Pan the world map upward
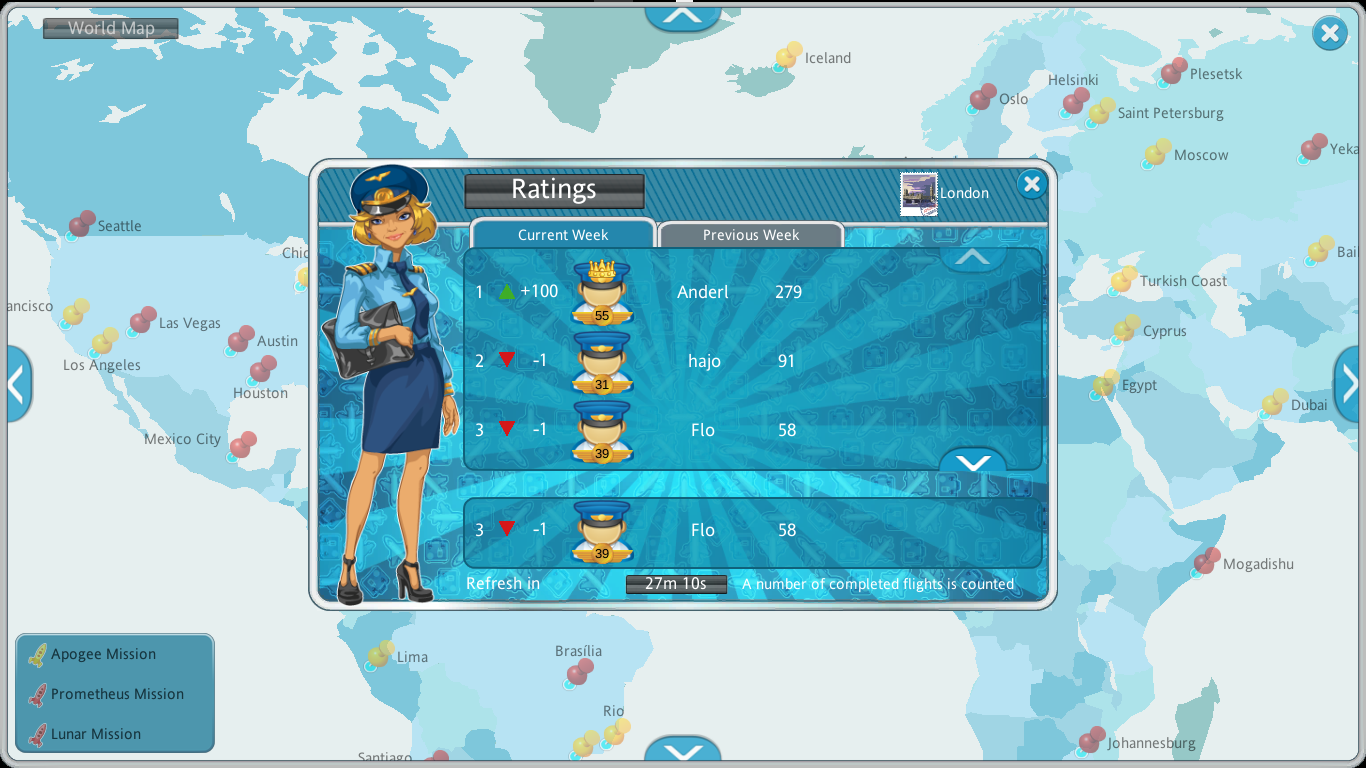The height and width of the screenshot is (768, 1366). [x=683, y=15]
